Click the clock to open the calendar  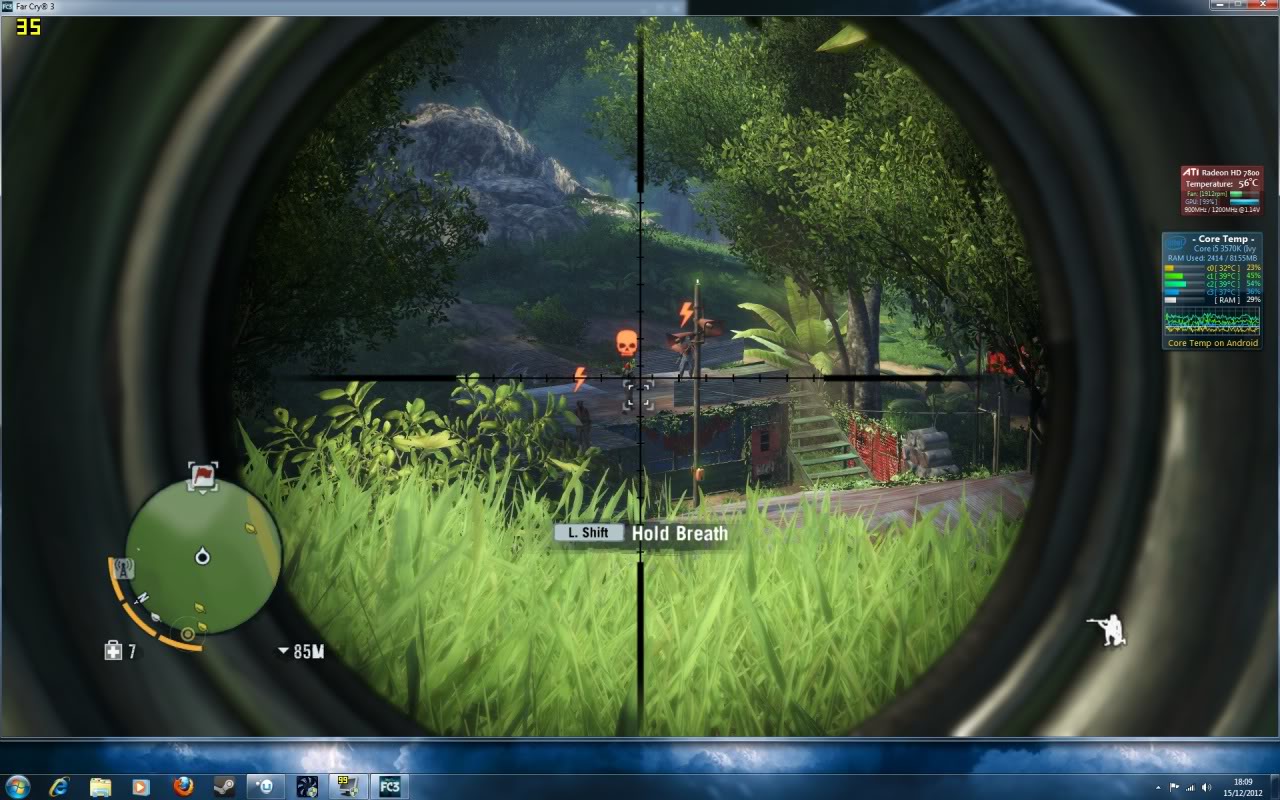click(x=1245, y=787)
